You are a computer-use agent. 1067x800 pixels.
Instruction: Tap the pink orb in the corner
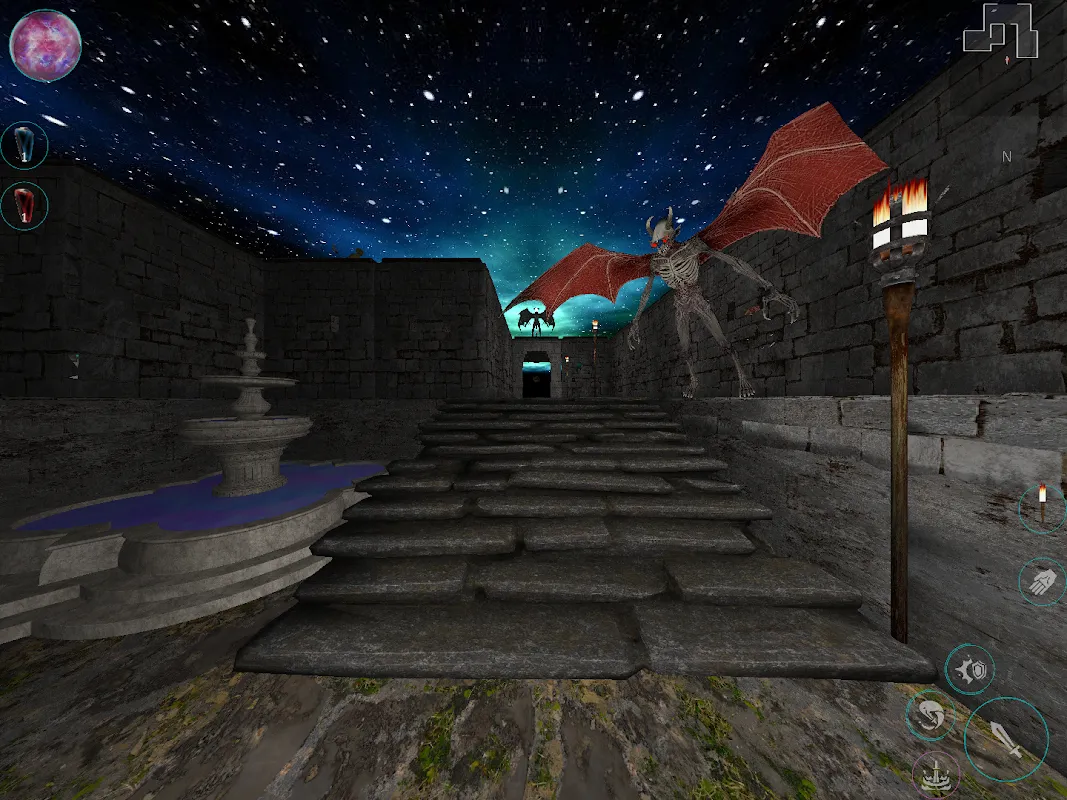pyautogui.click(x=45, y=45)
